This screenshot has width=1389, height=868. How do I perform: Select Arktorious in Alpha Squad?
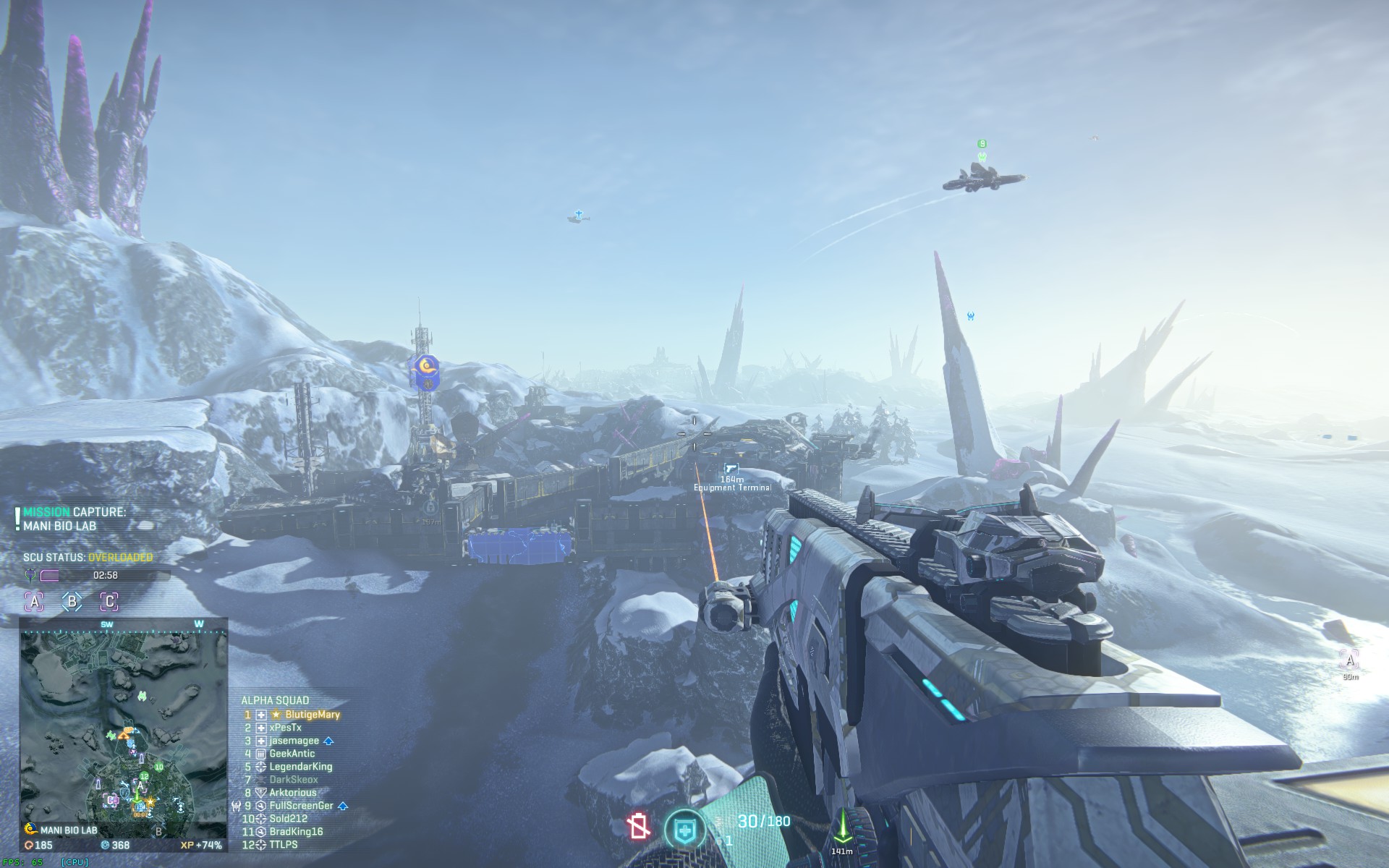tap(292, 793)
